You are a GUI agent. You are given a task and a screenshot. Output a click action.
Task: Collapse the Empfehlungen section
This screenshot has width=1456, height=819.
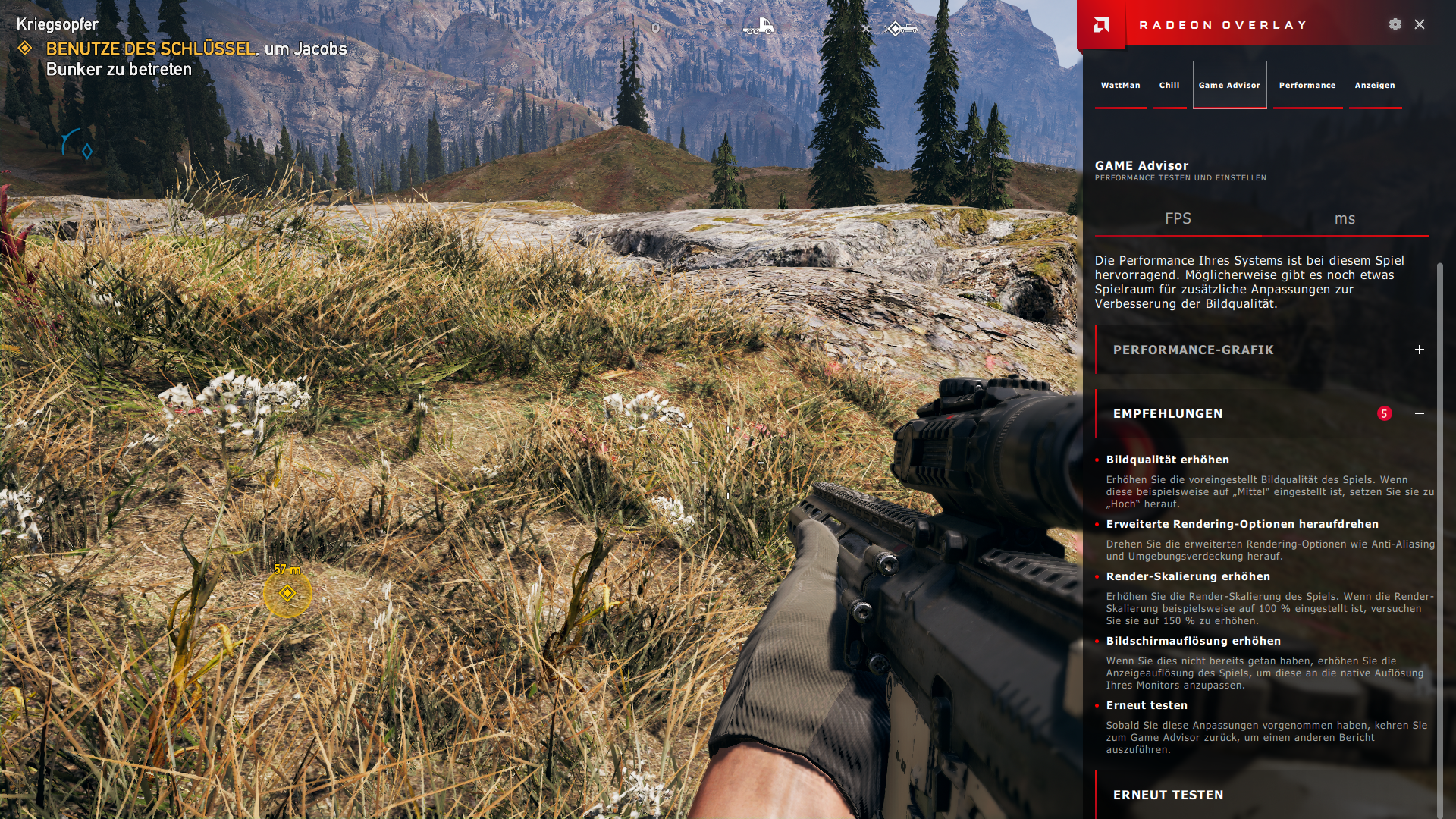tap(1419, 413)
